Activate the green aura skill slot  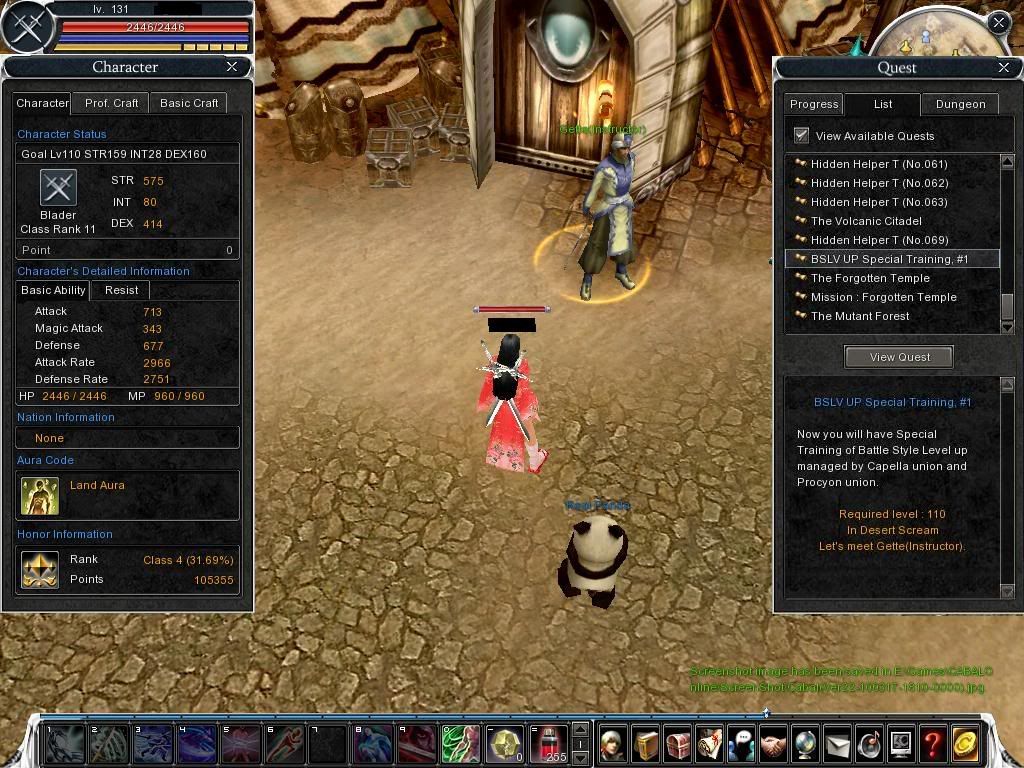pos(460,744)
